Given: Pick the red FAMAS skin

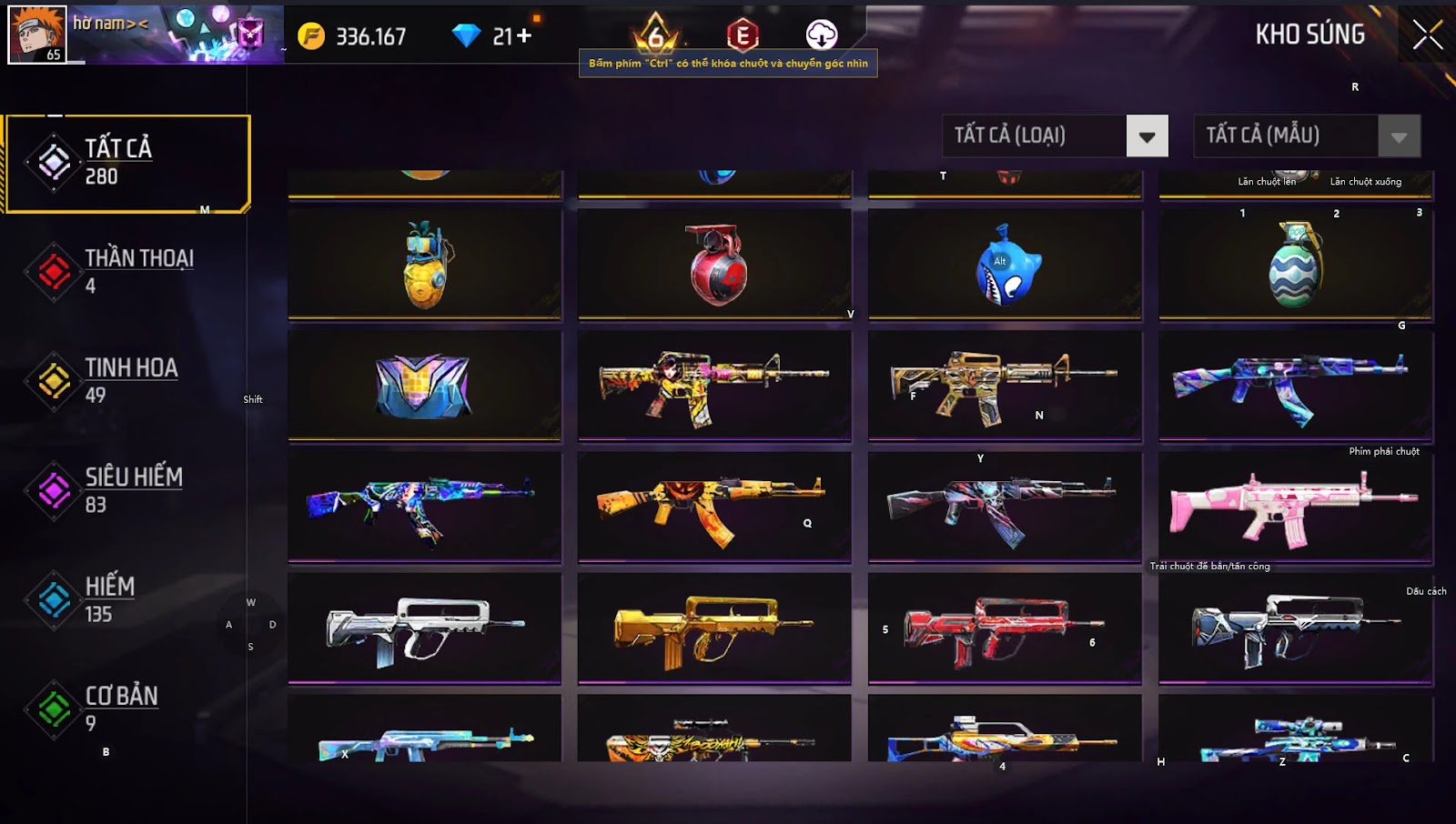Looking at the screenshot, I should 1006,628.
